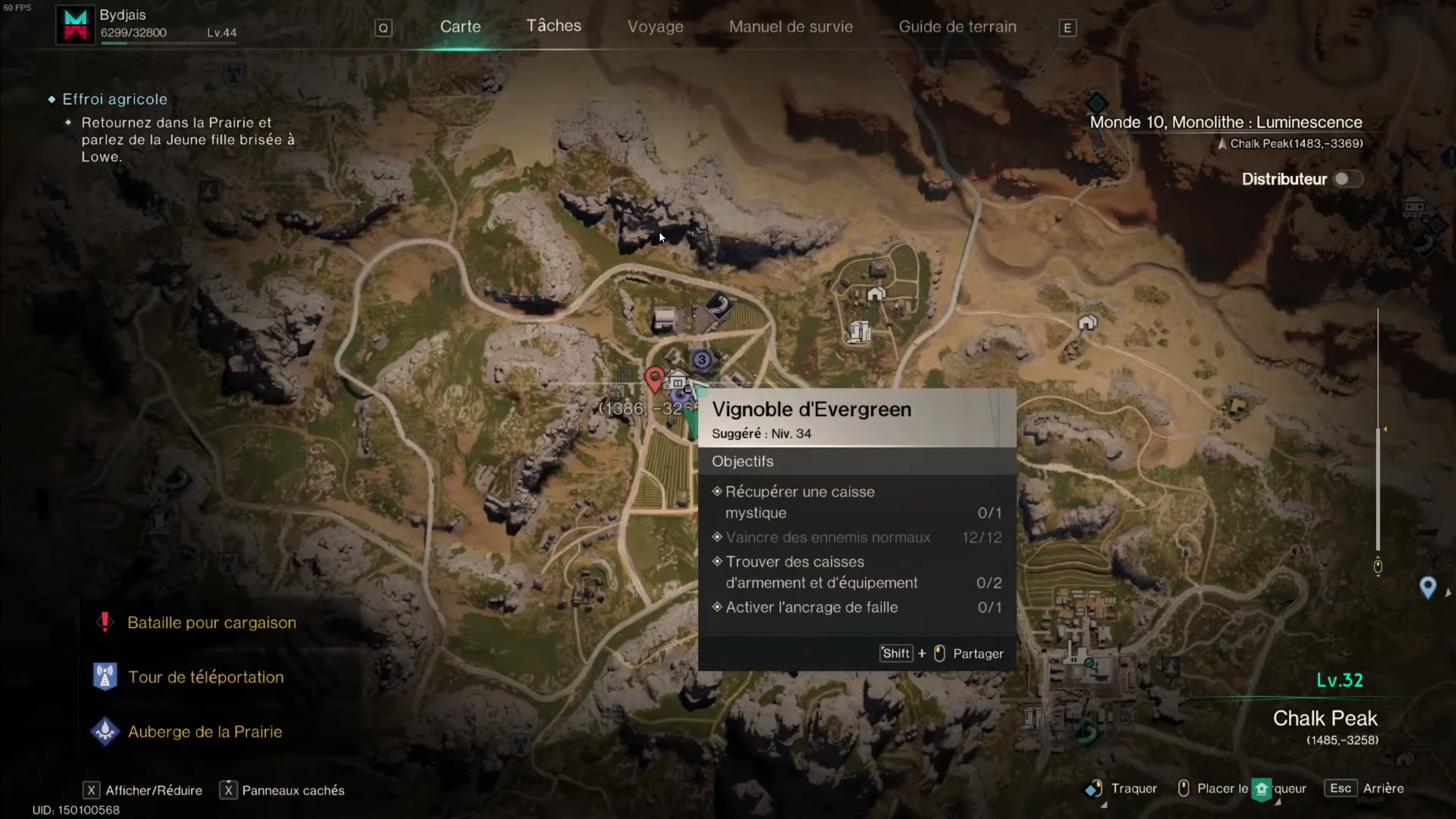Click the Bydjais player avatar icon

pyautogui.click(x=75, y=26)
